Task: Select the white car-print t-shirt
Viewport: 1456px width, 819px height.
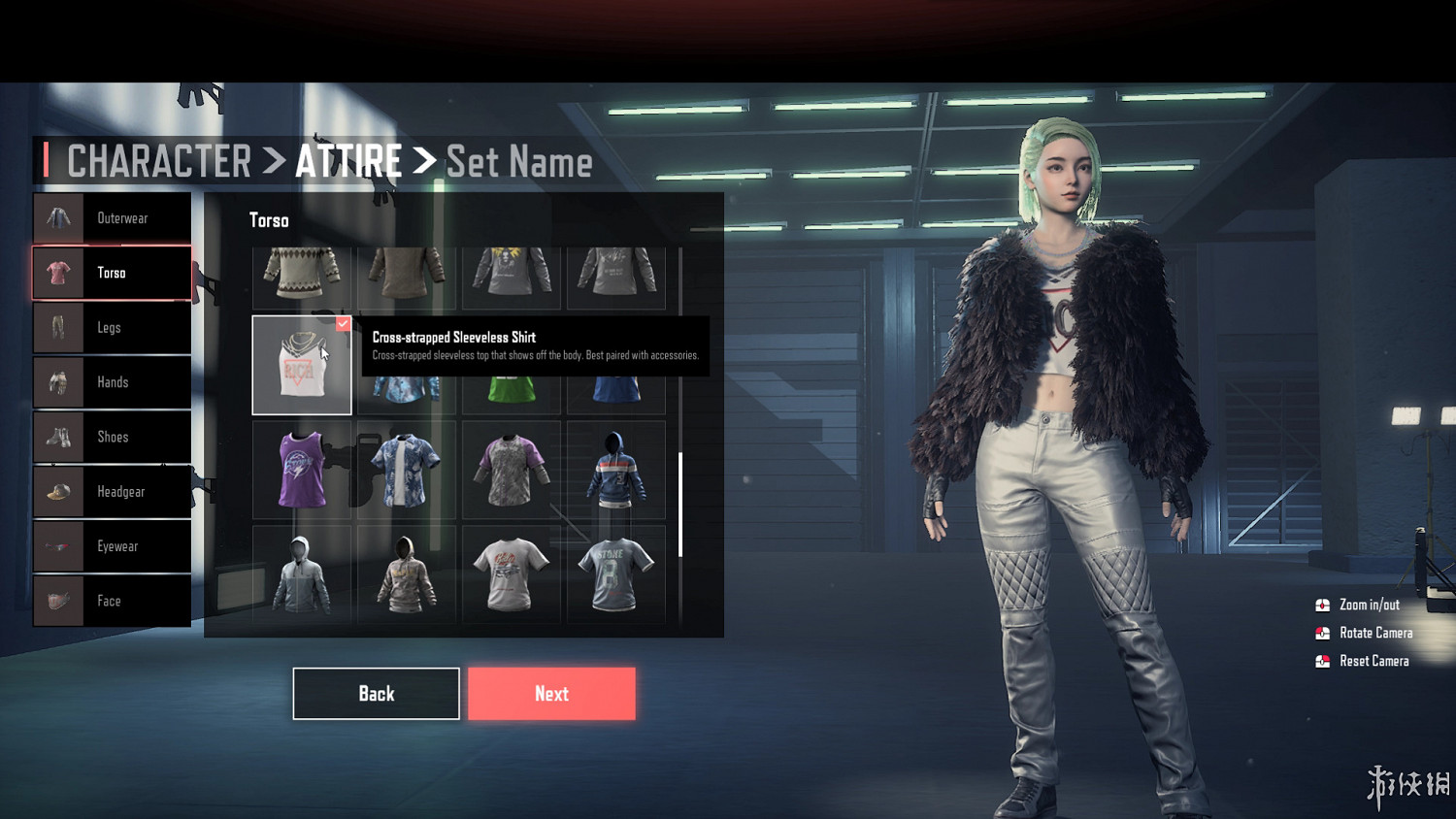Action: click(511, 574)
